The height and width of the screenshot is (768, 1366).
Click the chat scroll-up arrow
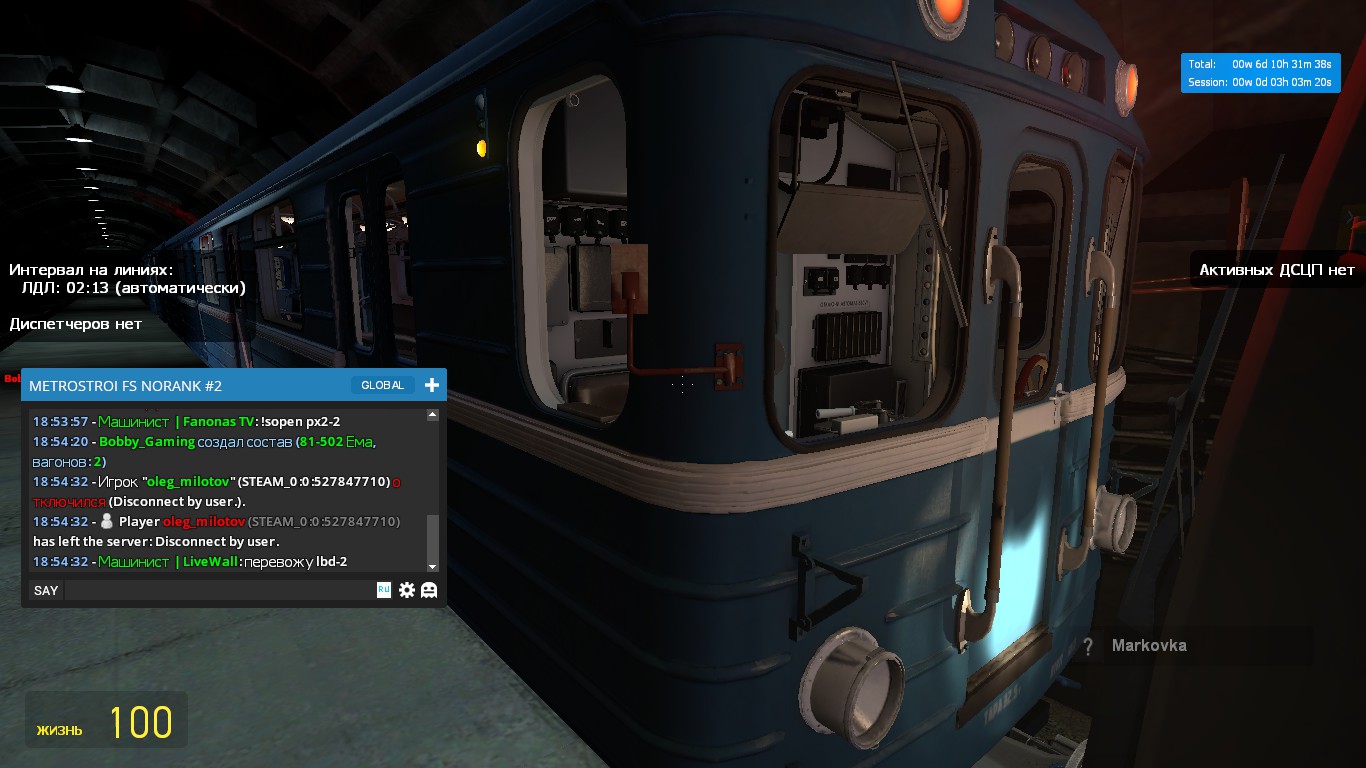coord(432,415)
